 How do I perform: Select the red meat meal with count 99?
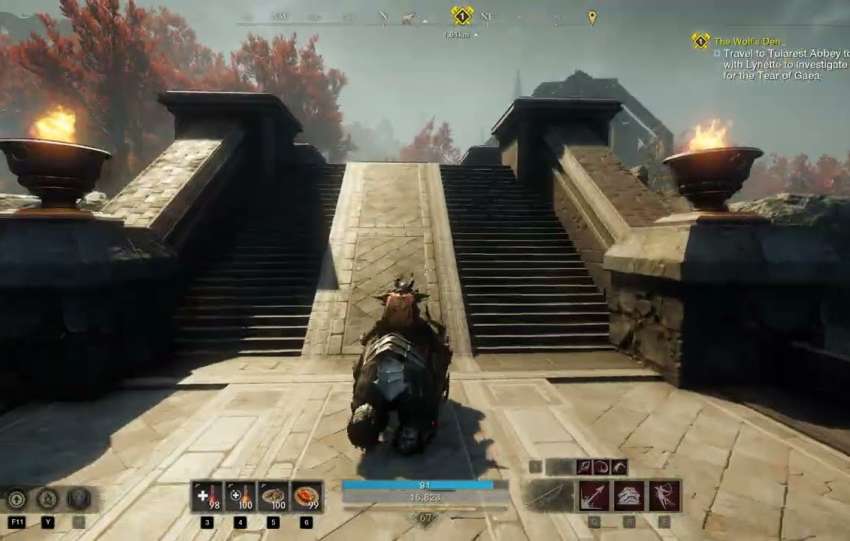[306, 496]
